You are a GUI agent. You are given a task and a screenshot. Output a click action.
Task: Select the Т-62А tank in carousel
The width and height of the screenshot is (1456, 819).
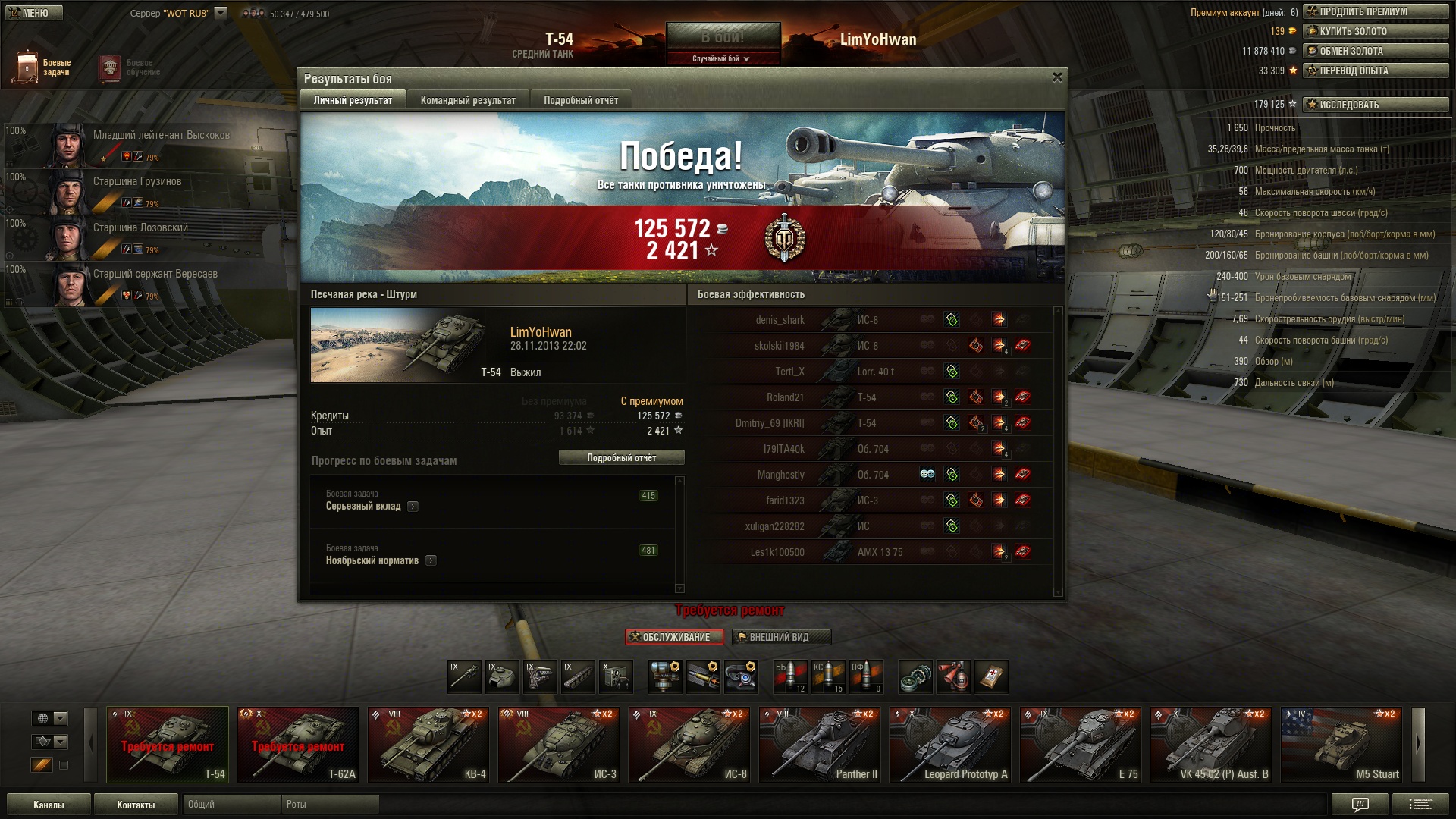298,745
